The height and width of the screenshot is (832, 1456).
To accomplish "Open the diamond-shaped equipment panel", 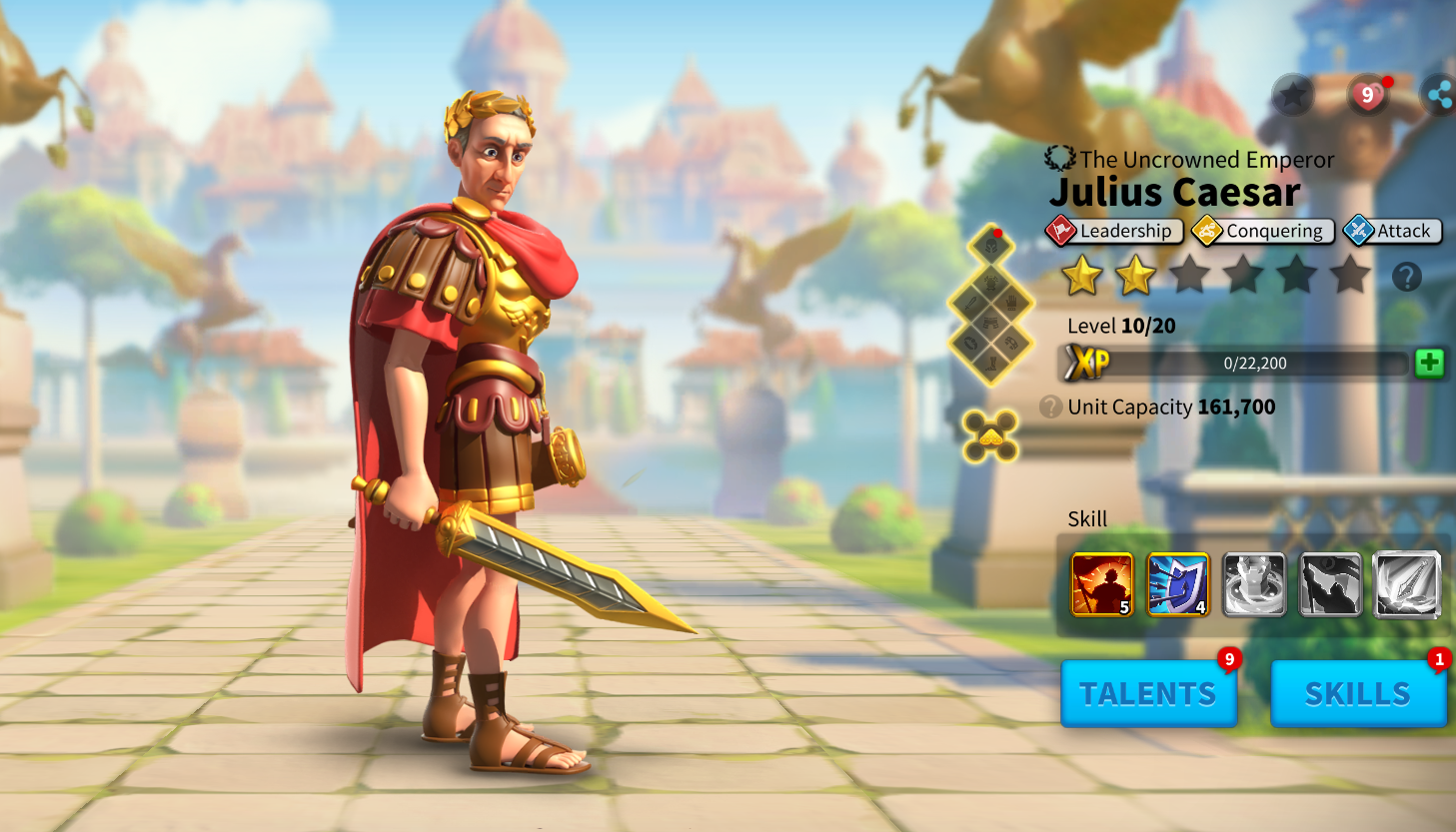I will 990,305.
